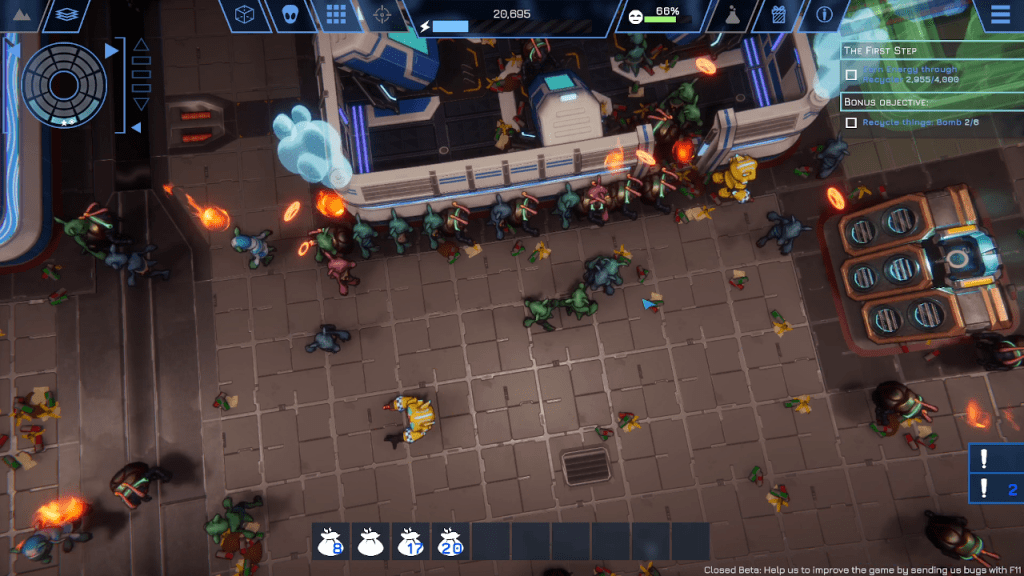Open the info circle button
Viewport: 1024px width, 576px height.
pos(825,15)
